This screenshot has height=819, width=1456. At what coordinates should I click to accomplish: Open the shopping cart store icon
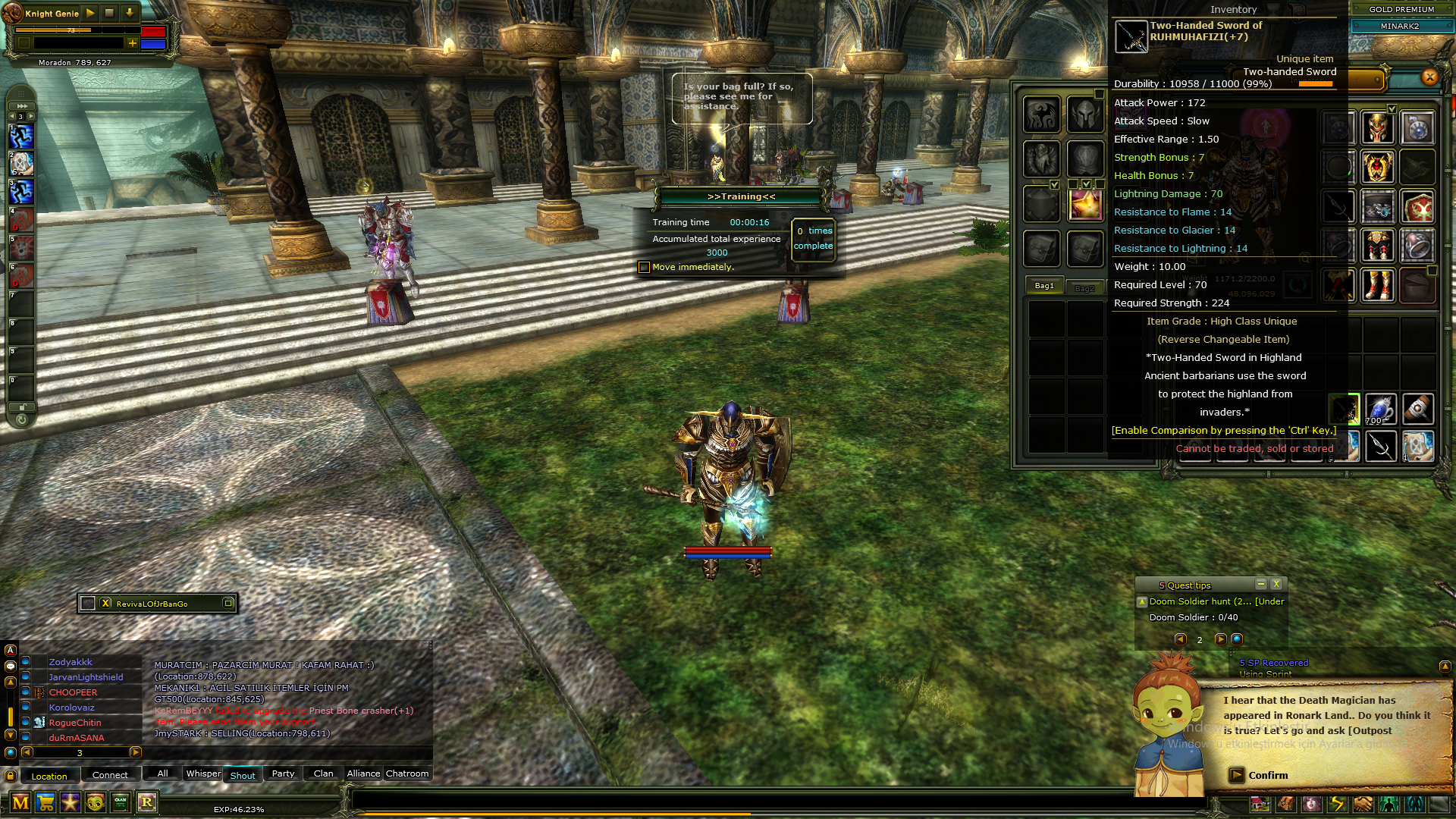click(x=45, y=802)
